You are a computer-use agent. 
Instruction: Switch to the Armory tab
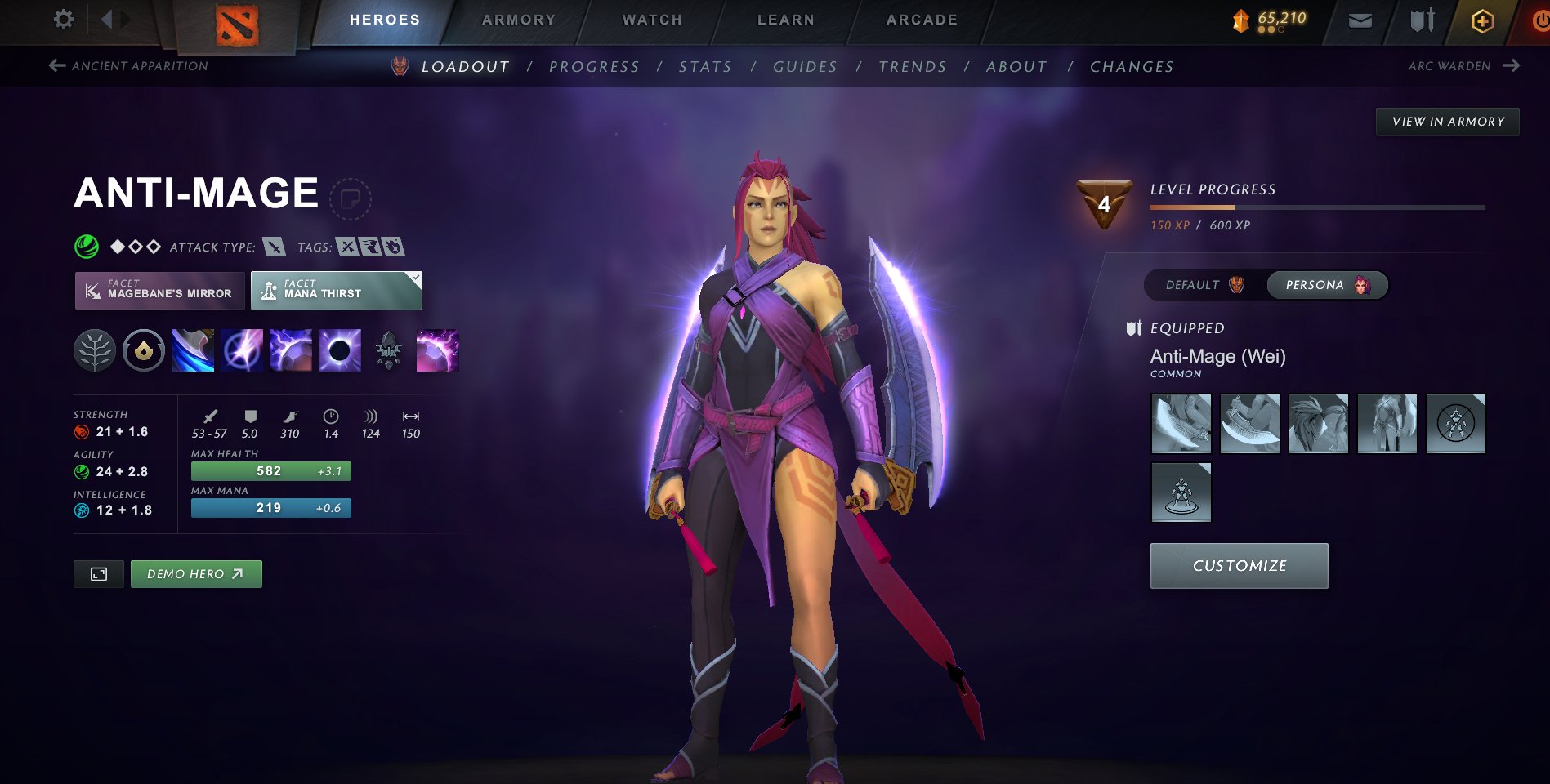(x=518, y=20)
